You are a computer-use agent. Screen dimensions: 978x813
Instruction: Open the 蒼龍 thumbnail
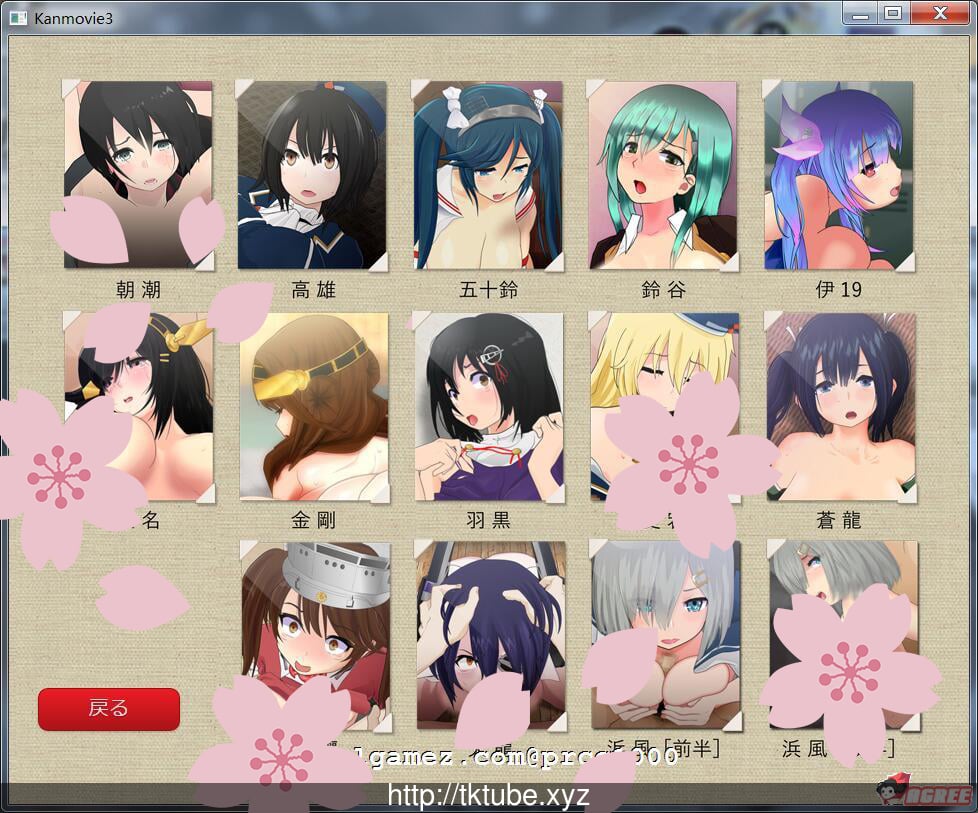841,405
